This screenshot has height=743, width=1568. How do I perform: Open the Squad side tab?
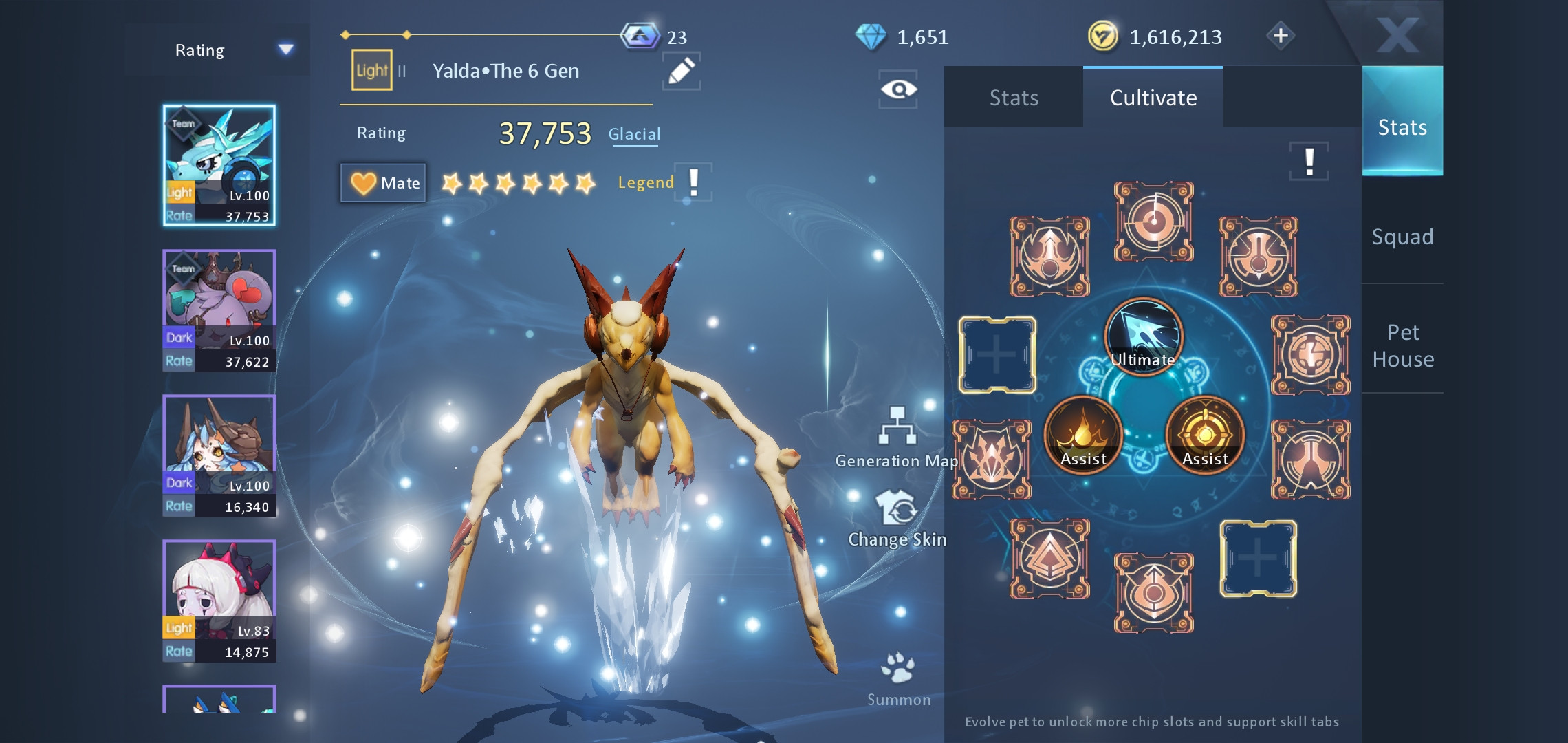point(1402,237)
